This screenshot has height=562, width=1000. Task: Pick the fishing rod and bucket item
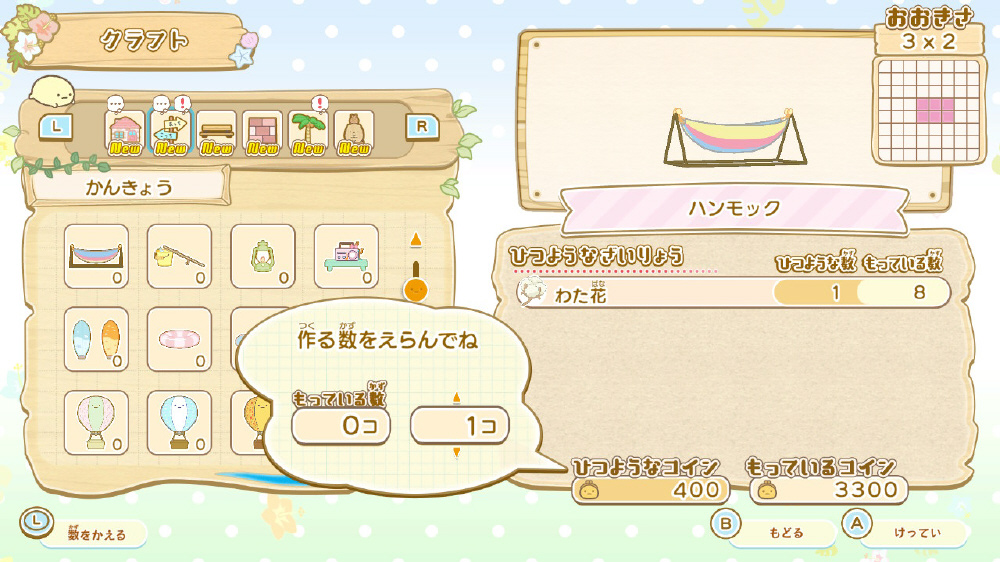179,256
